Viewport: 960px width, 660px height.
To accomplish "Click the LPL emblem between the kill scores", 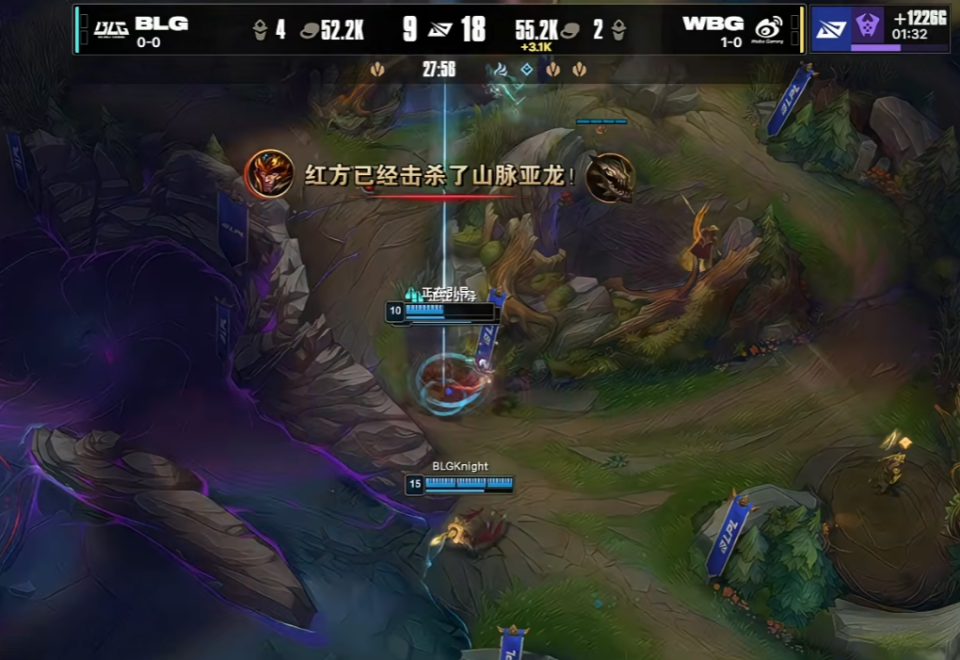I will (439, 29).
